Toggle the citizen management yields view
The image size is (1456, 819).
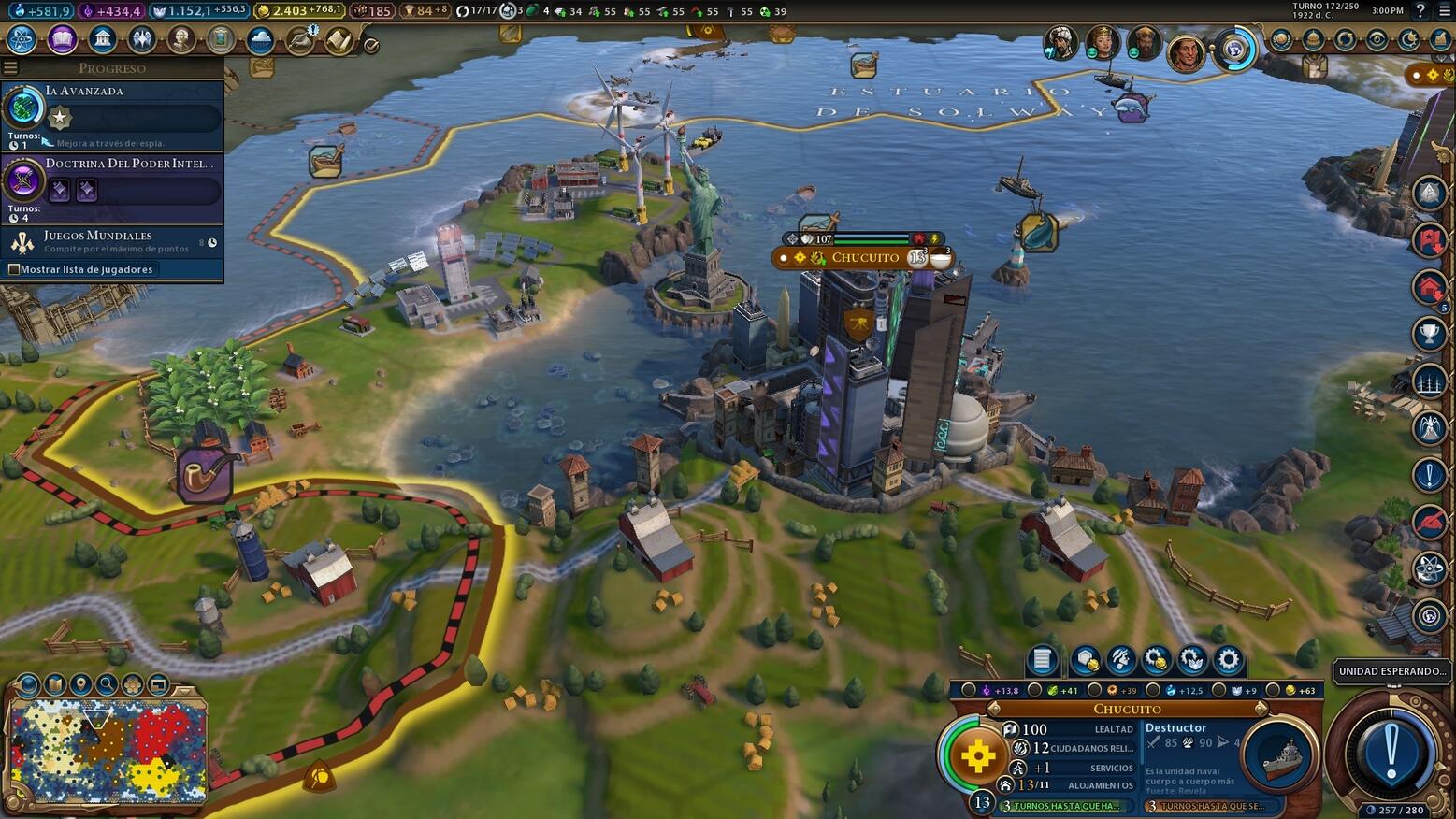[131, 684]
